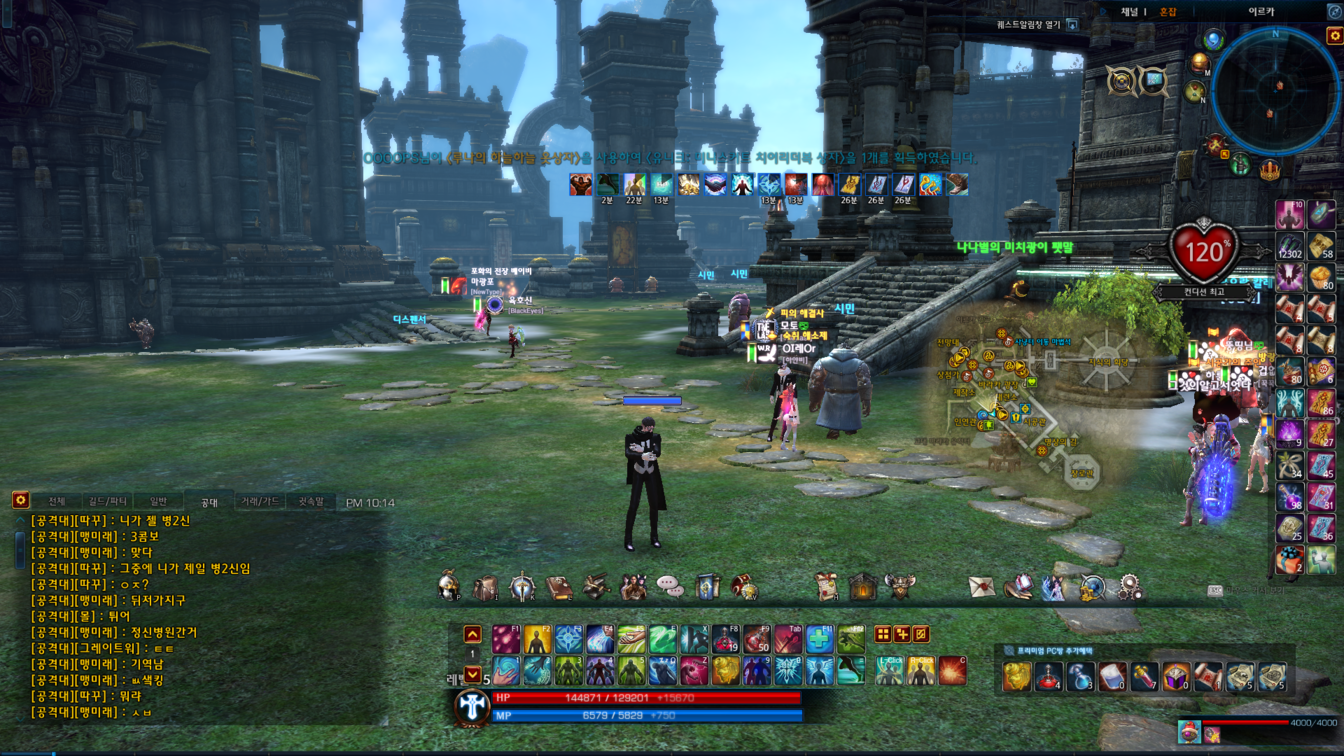Open chat settings gear button
Image resolution: width=1344 pixels, height=756 pixels.
[x=20, y=500]
